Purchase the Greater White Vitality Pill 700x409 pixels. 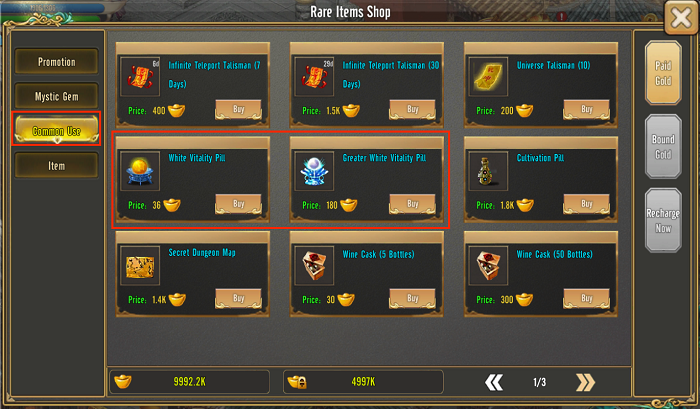[x=412, y=204]
